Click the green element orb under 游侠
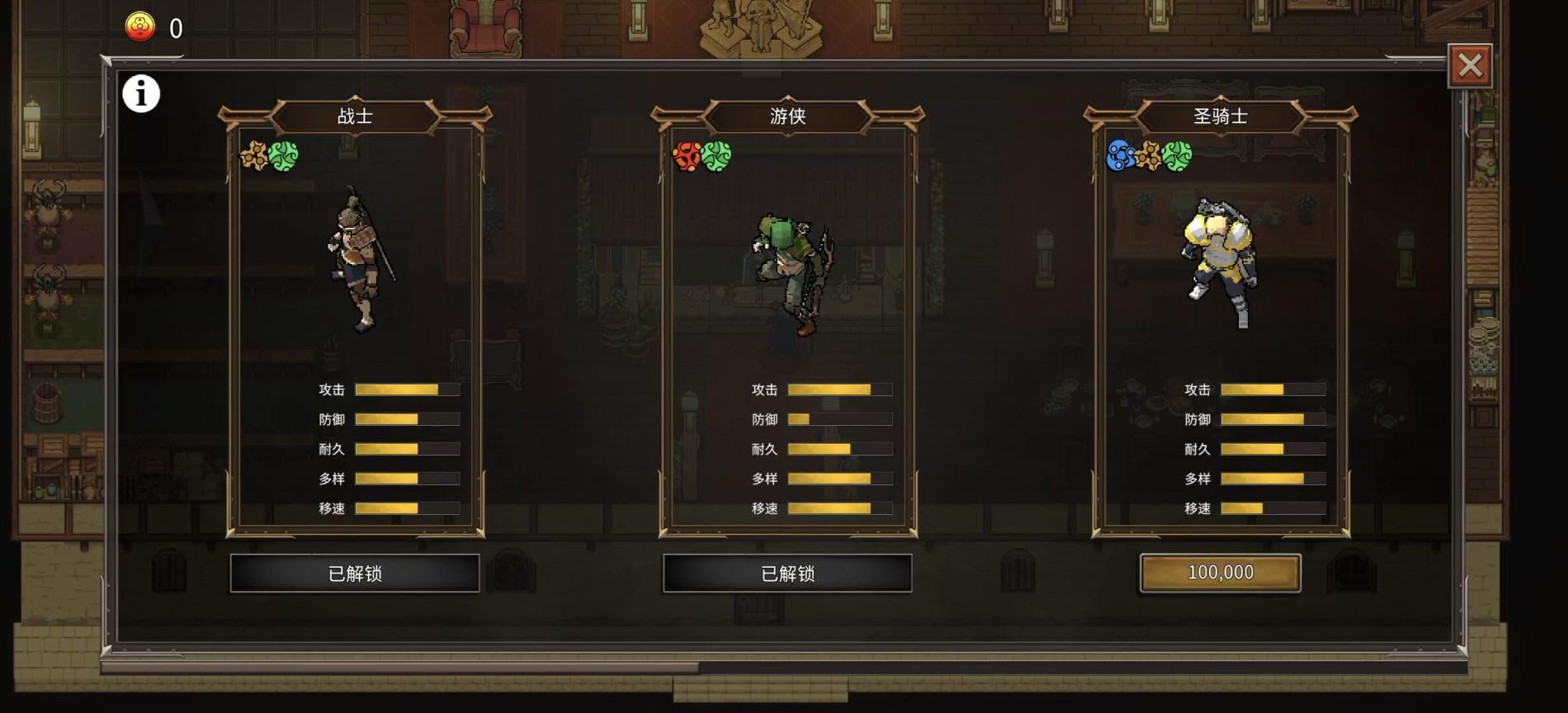This screenshot has height=713, width=1568. coord(715,155)
